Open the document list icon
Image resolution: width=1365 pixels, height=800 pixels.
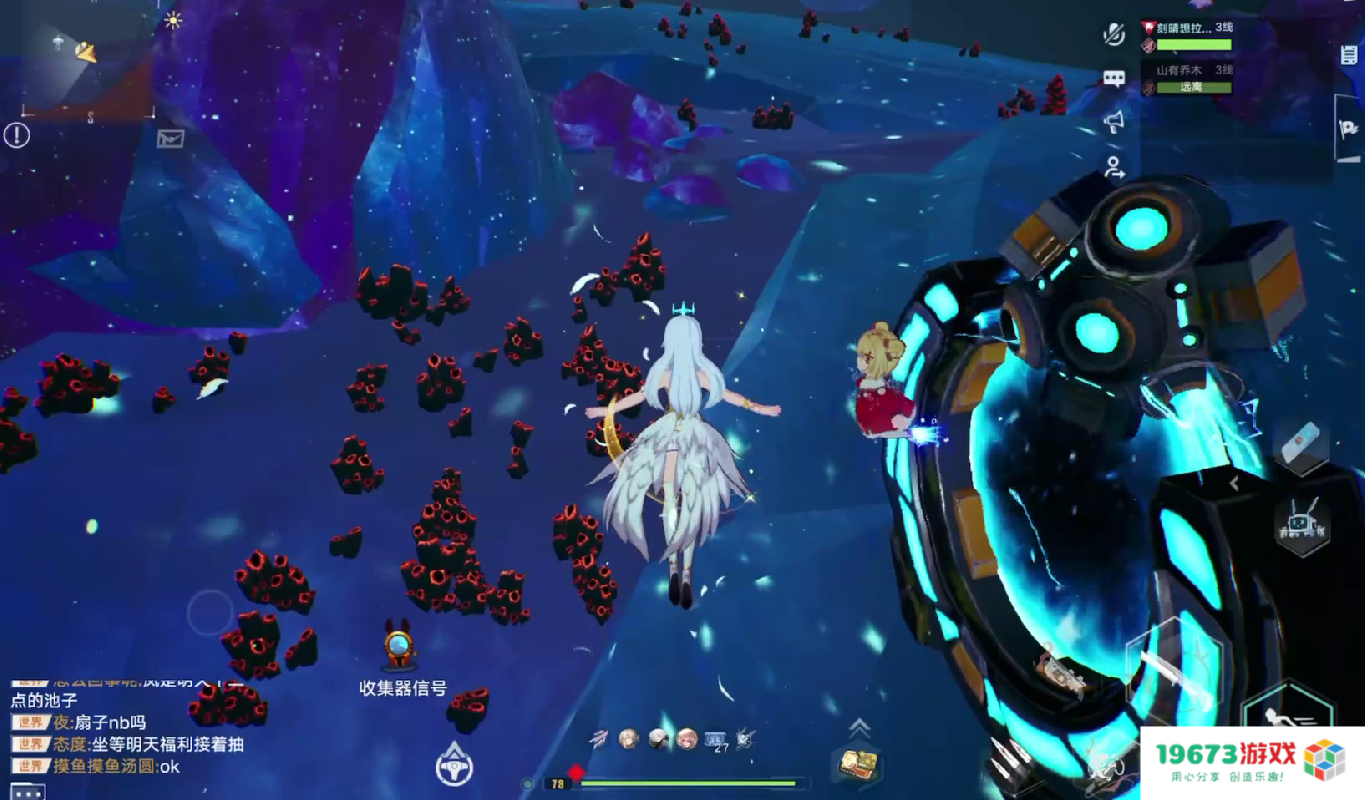coord(1349,55)
